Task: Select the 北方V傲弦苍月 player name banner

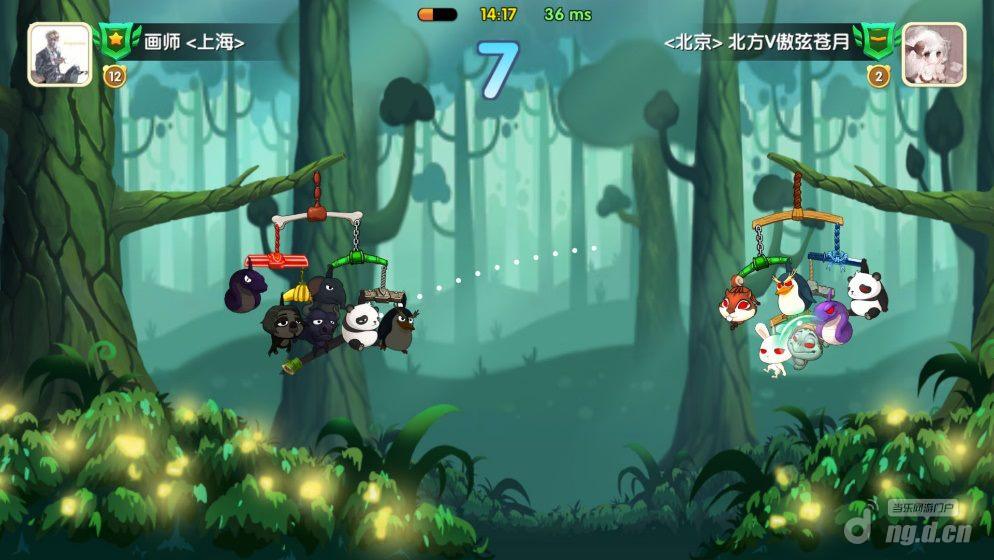Action: pyautogui.click(x=762, y=42)
